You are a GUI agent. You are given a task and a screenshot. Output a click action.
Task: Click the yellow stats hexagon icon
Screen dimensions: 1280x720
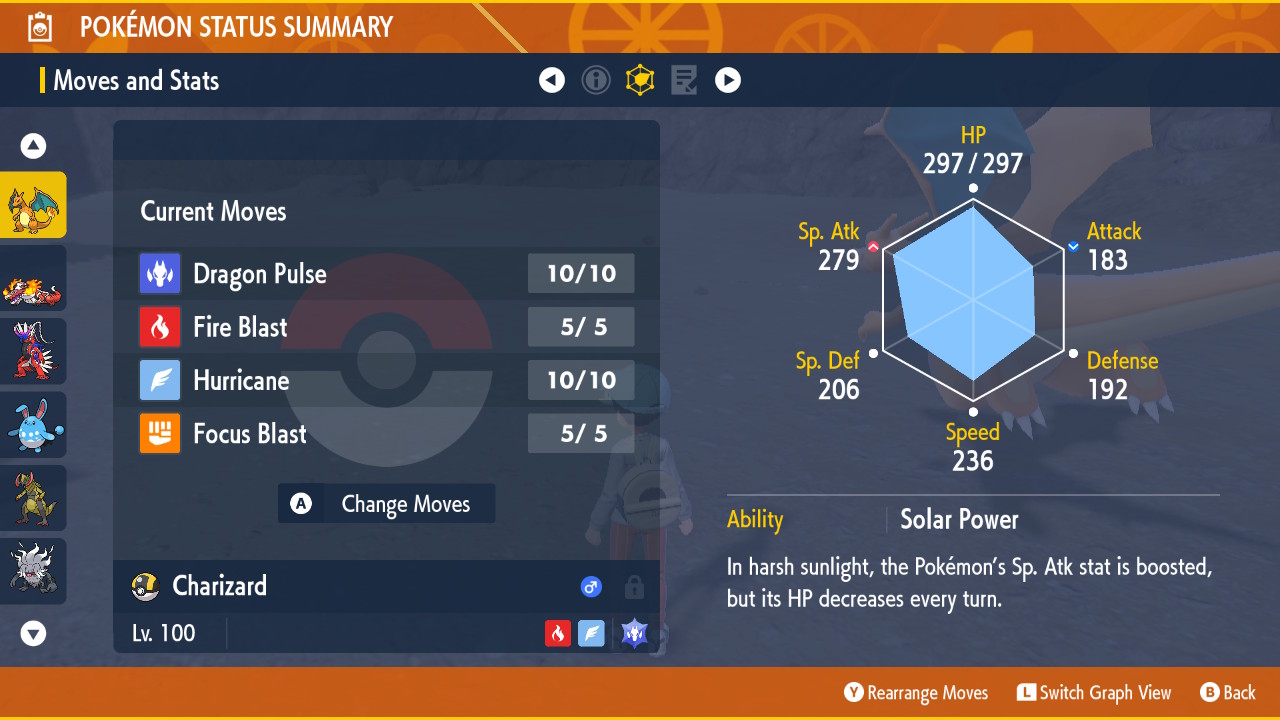[640, 80]
